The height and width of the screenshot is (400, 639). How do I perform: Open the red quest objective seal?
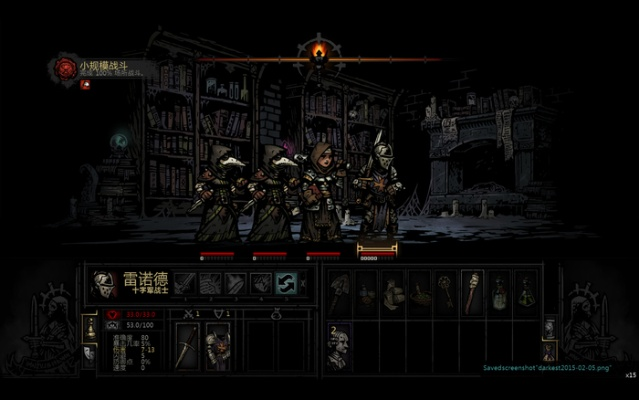coord(66,67)
